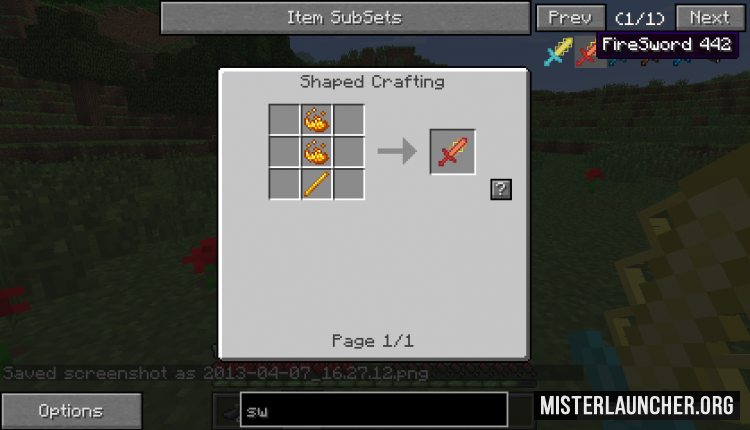
Task: Select the highlighted FireSword in the item list
Action: (586, 53)
